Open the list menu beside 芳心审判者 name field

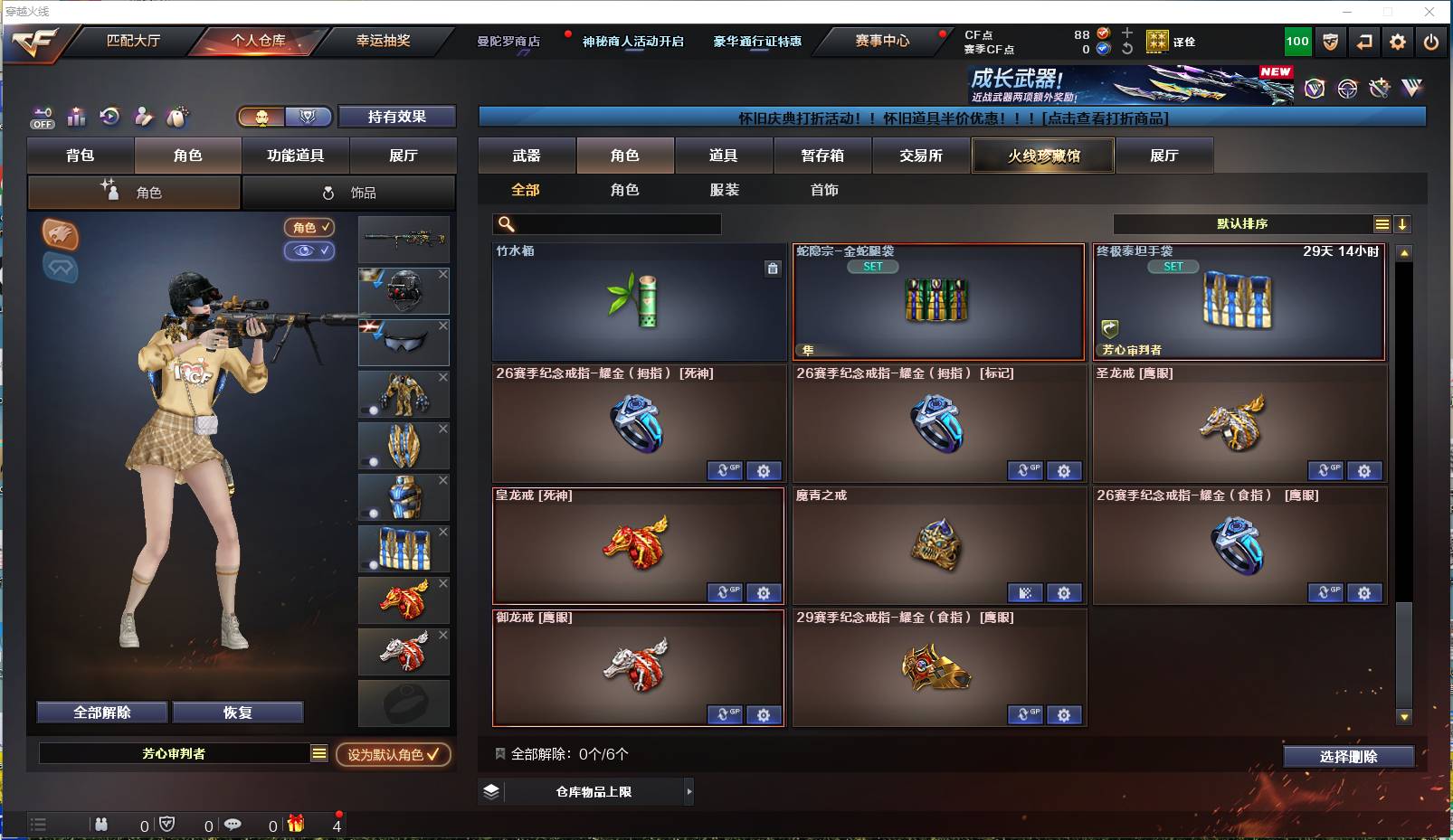tap(319, 752)
